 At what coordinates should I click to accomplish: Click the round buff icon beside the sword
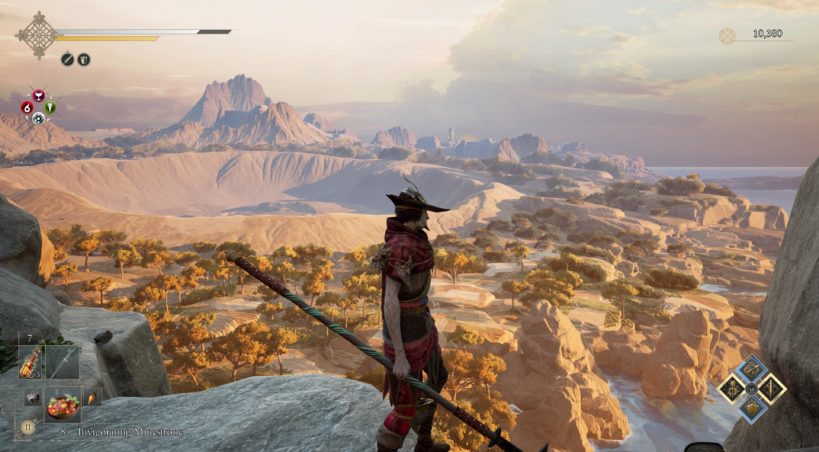pyautogui.click(x=84, y=59)
